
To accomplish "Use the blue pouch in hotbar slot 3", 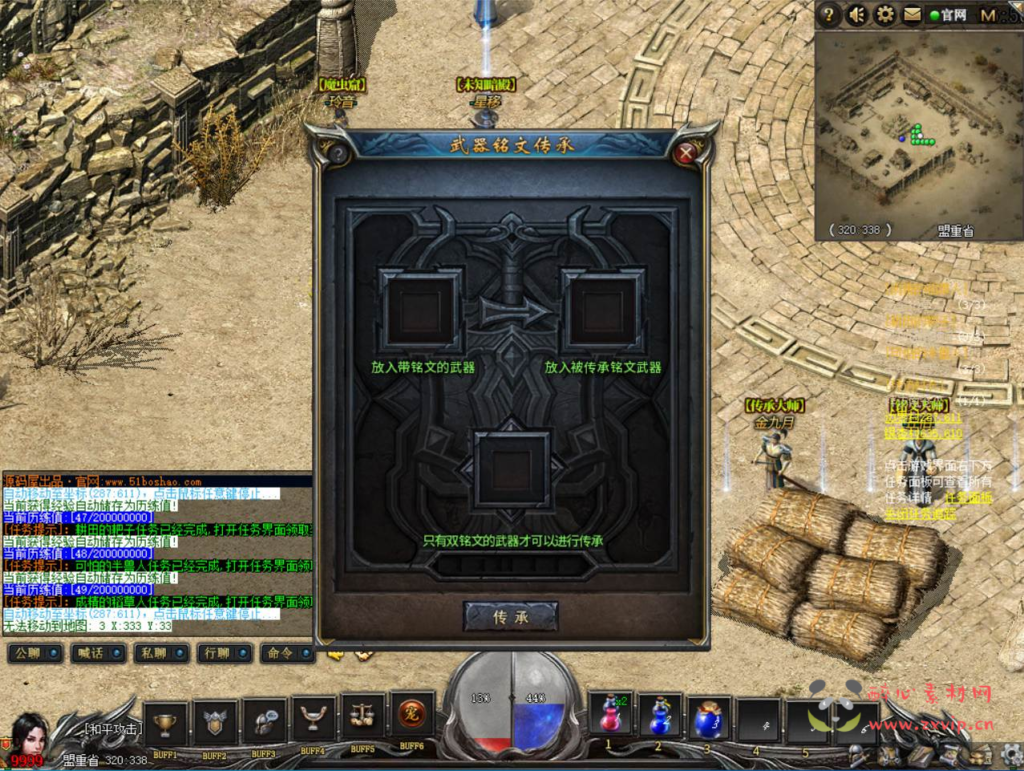I will [709, 718].
